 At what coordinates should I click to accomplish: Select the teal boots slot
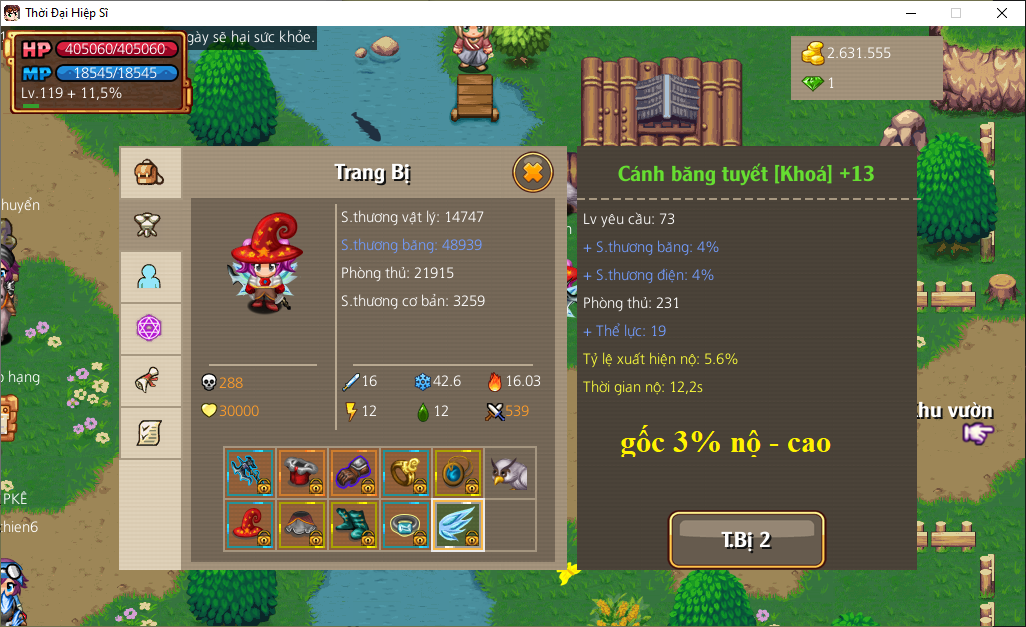354,525
